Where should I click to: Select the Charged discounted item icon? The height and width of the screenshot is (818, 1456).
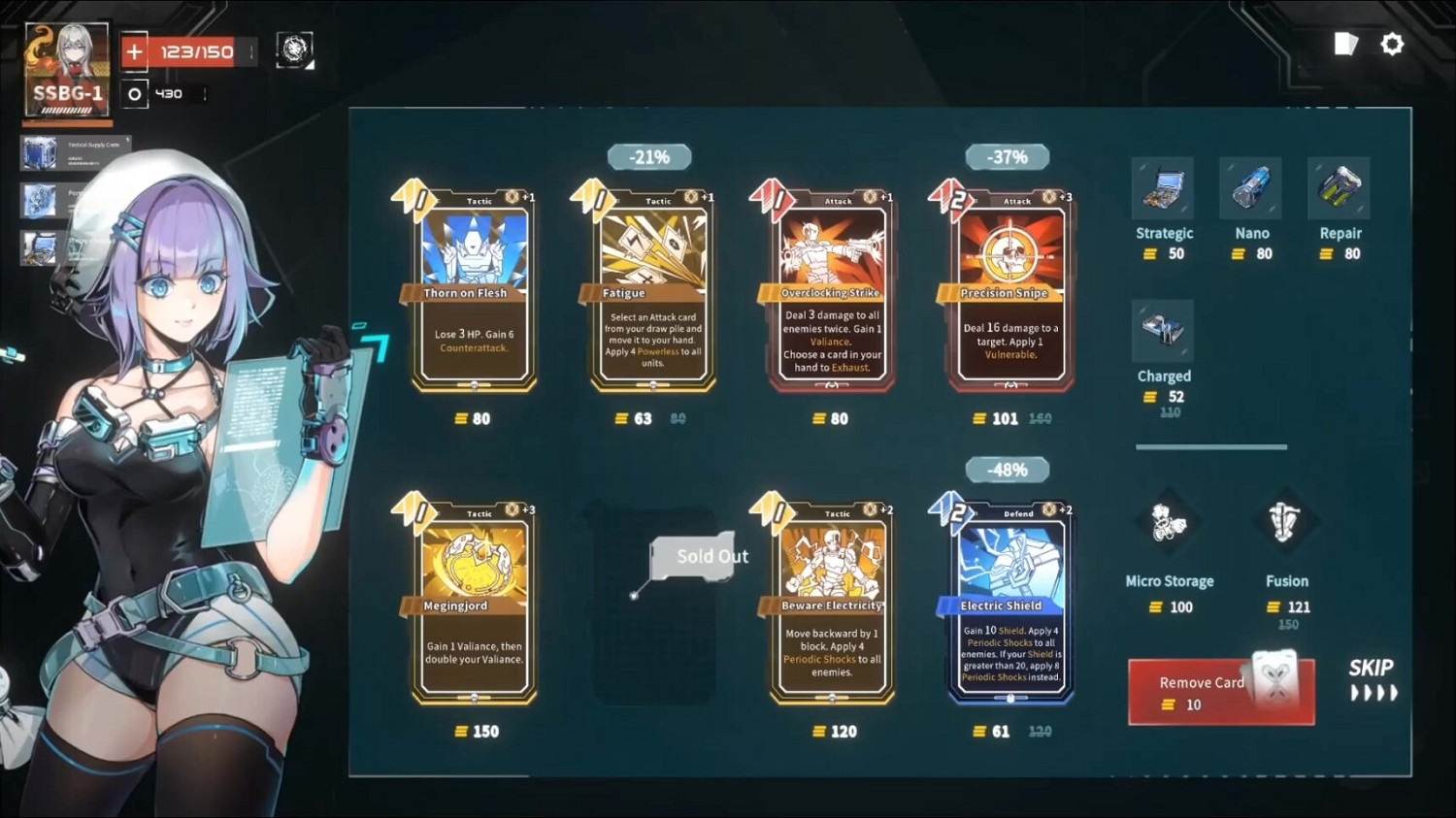(x=1163, y=330)
